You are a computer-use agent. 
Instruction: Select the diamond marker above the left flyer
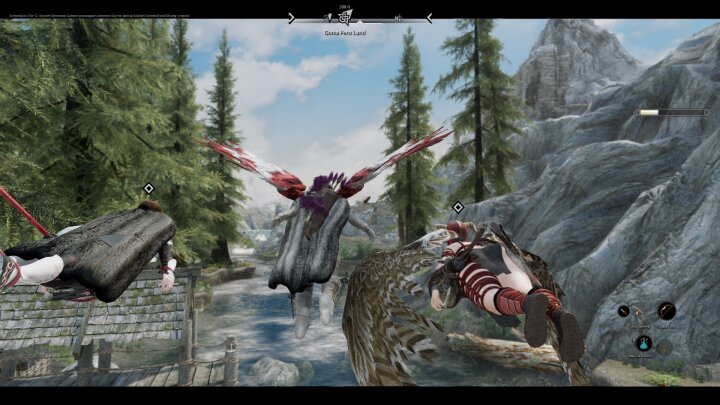pos(149,188)
